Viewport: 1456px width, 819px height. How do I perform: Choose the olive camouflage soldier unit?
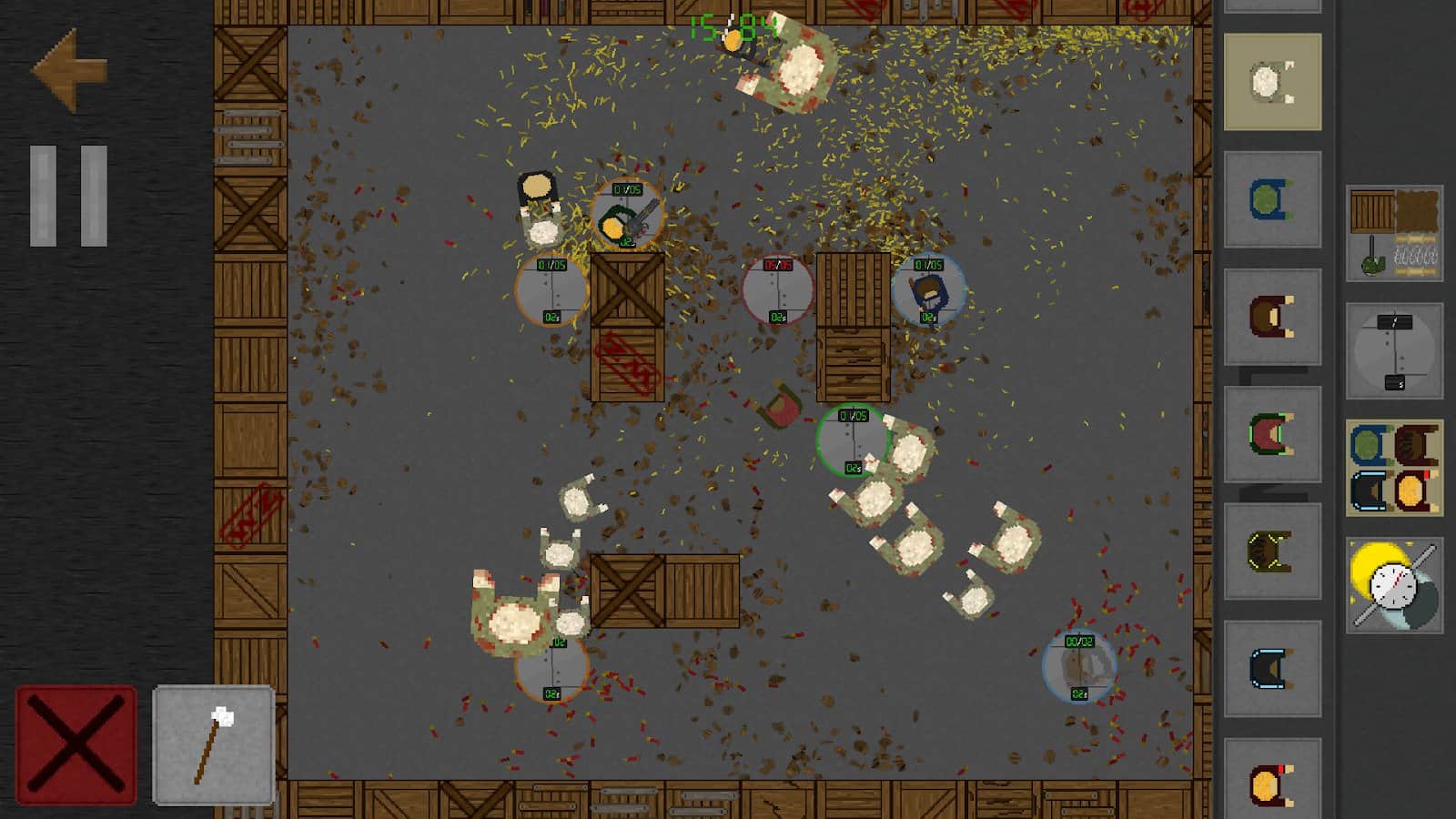tap(1272, 551)
